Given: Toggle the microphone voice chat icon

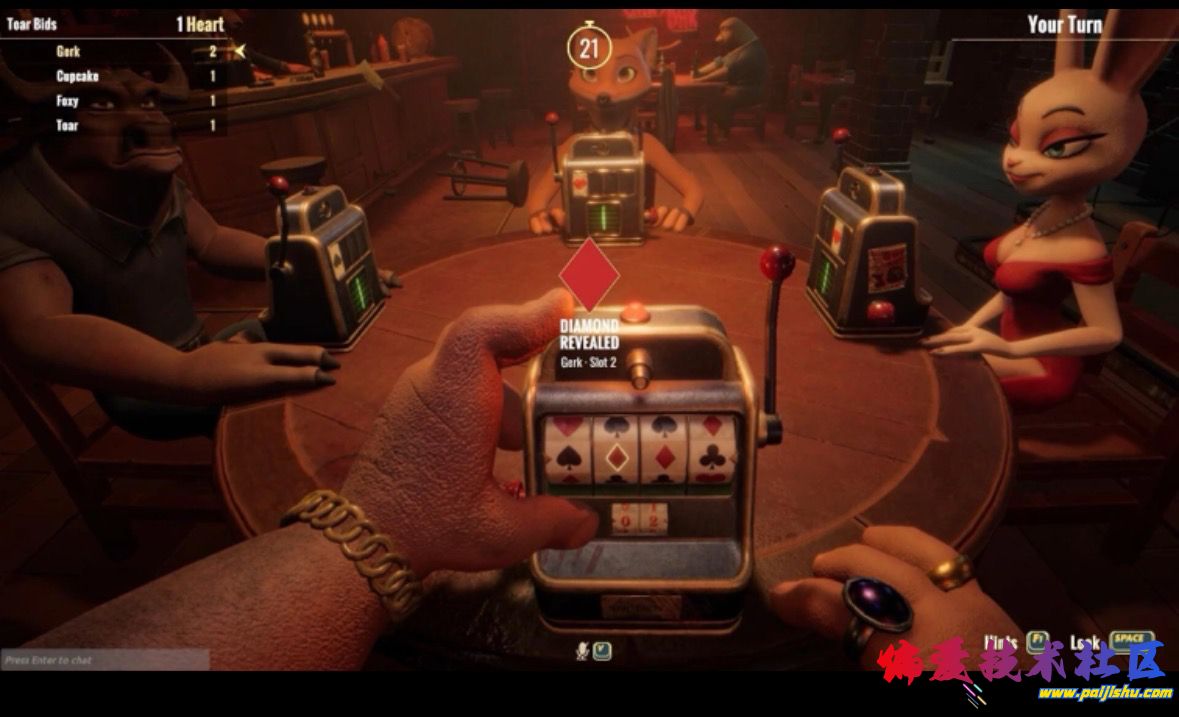Looking at the screenshot, I should 581,651.
